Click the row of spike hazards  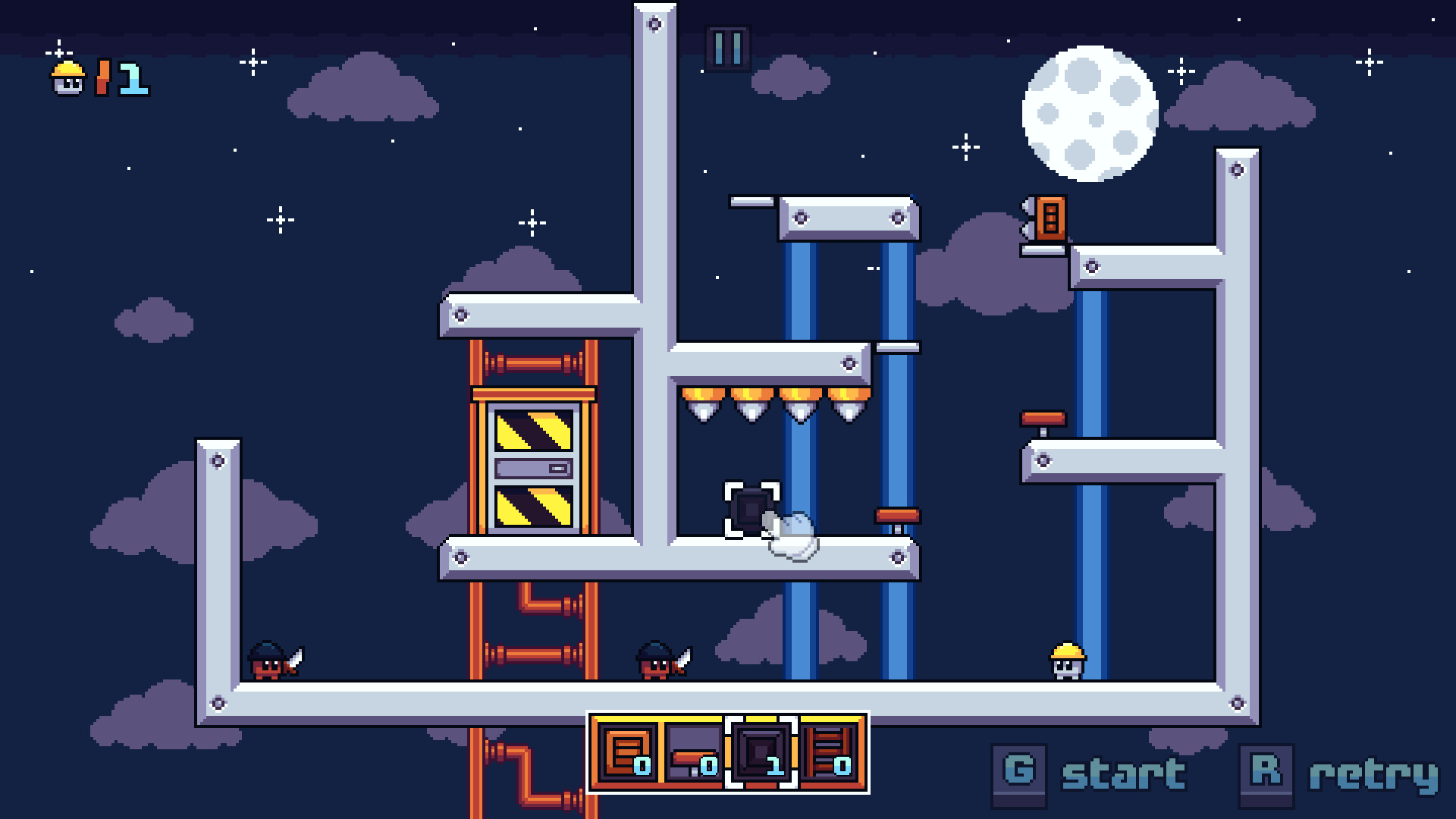[x=773, y=406]
